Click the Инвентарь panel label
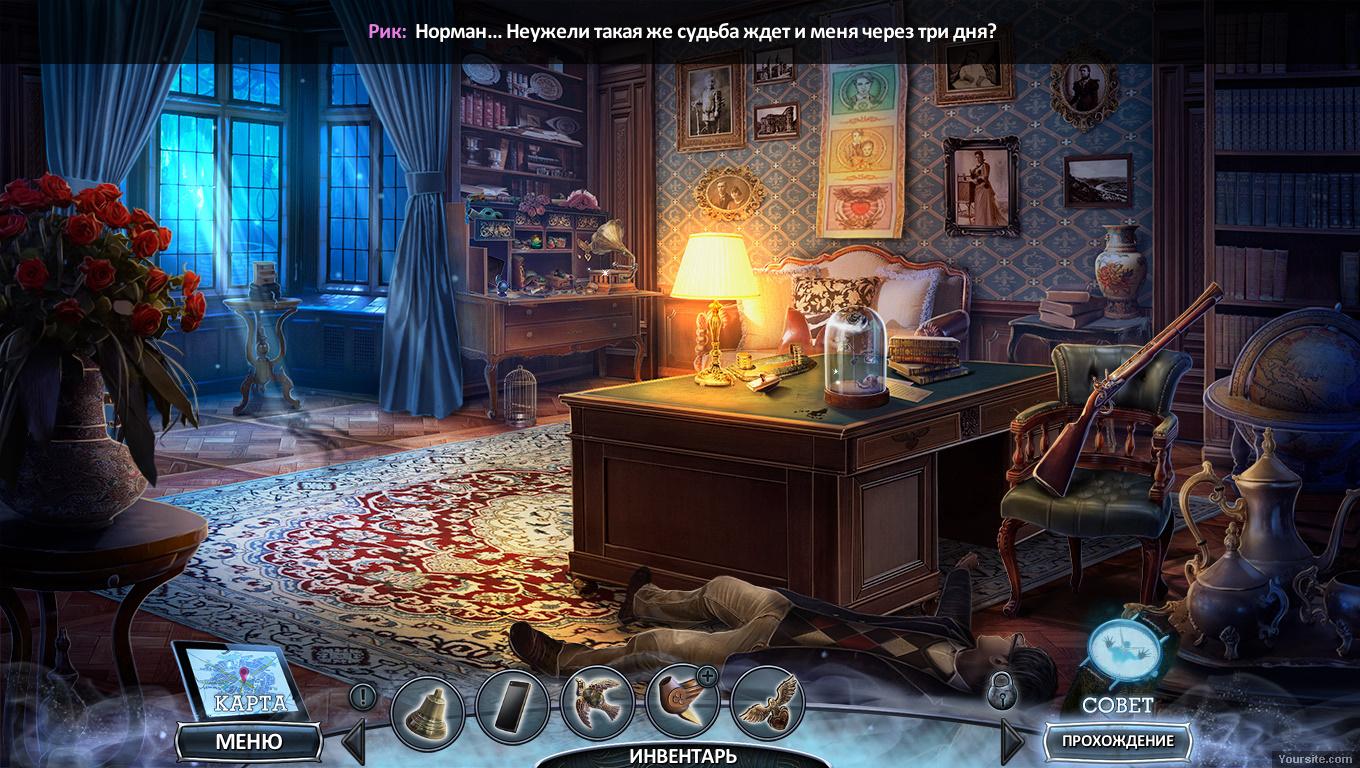Viewport: 1360px width, 768px height. 682,756
